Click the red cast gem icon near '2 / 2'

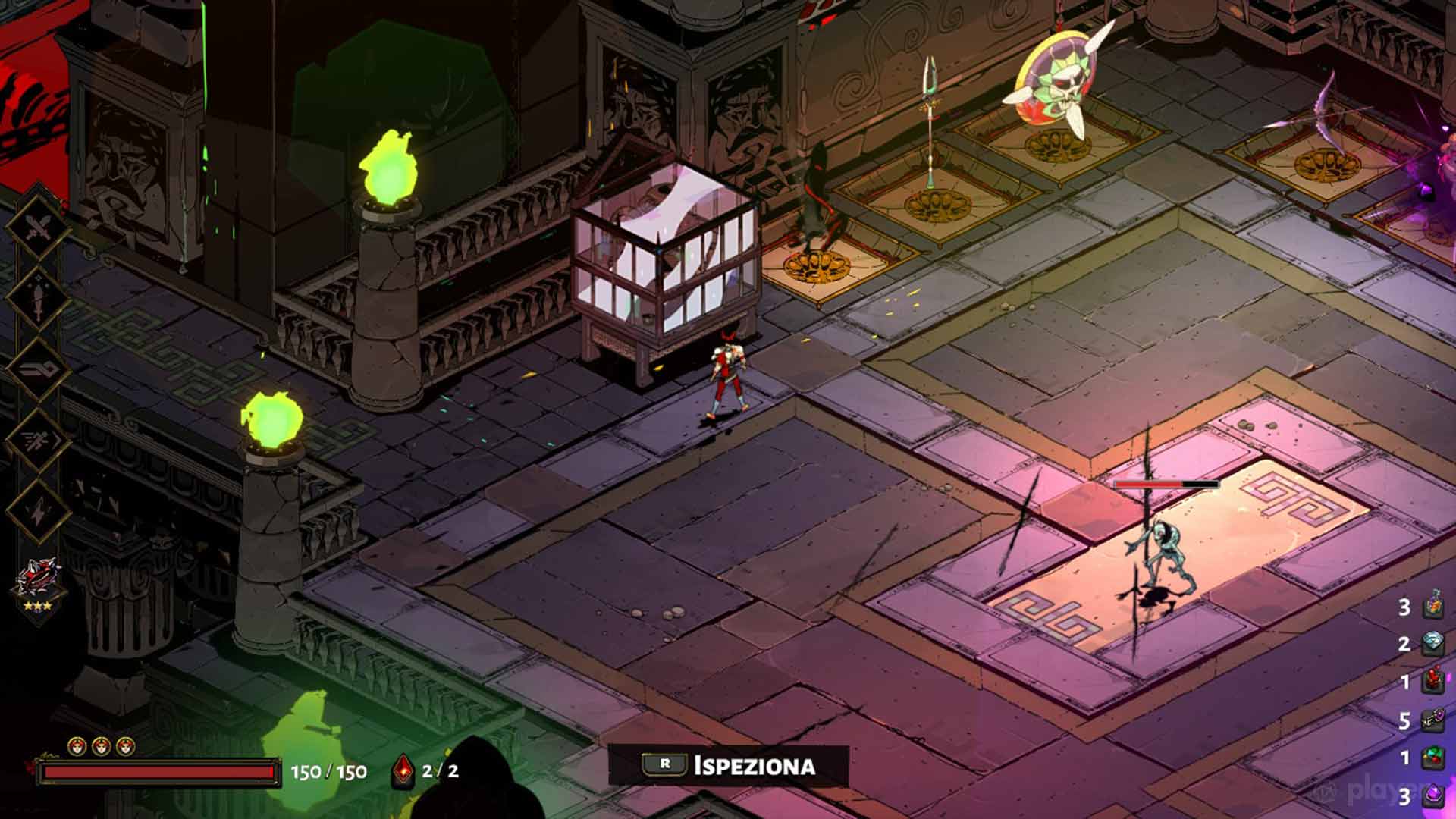click(402, 770)
